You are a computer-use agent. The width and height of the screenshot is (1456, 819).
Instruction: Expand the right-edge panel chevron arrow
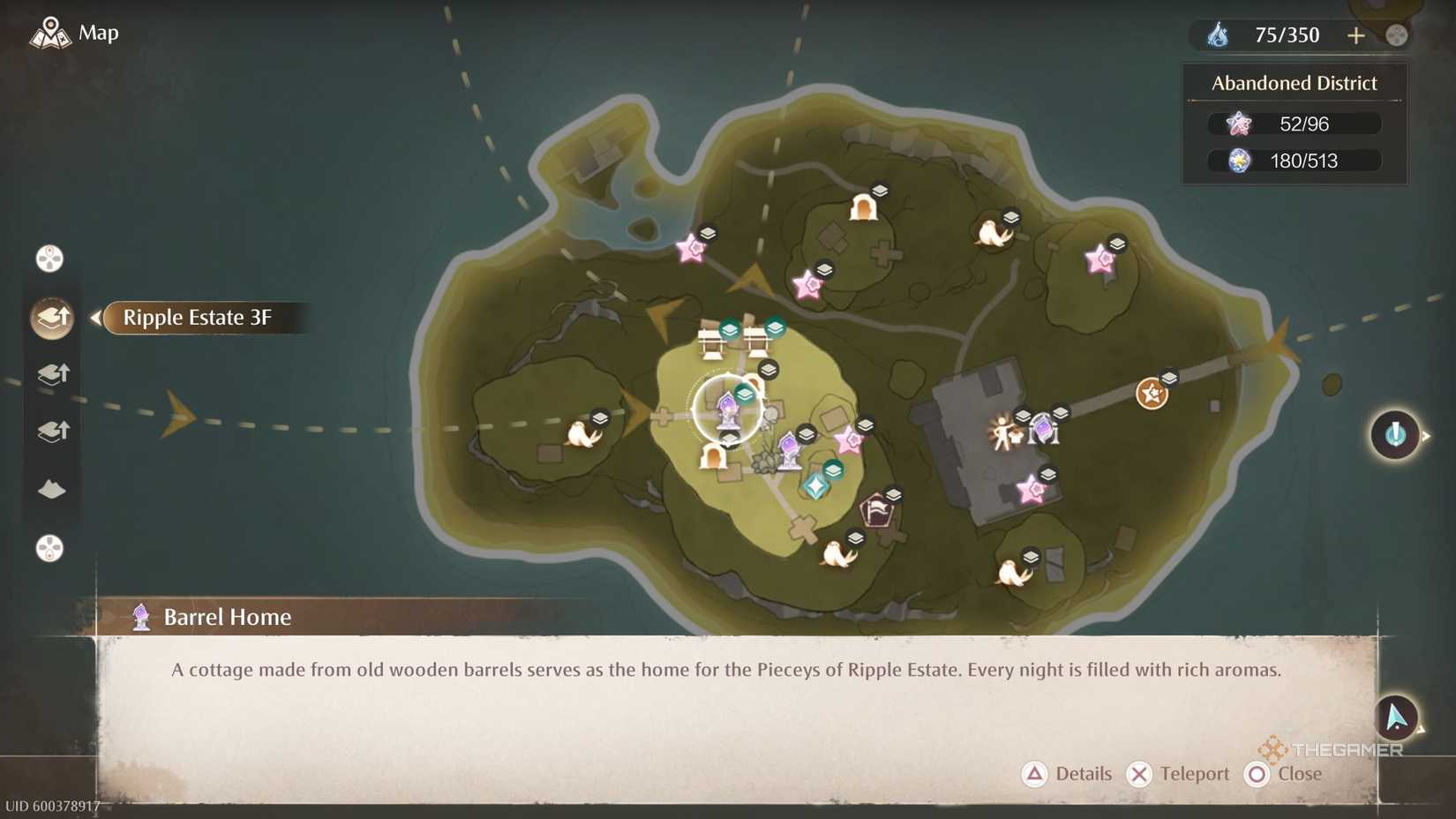click(1429, 434)
